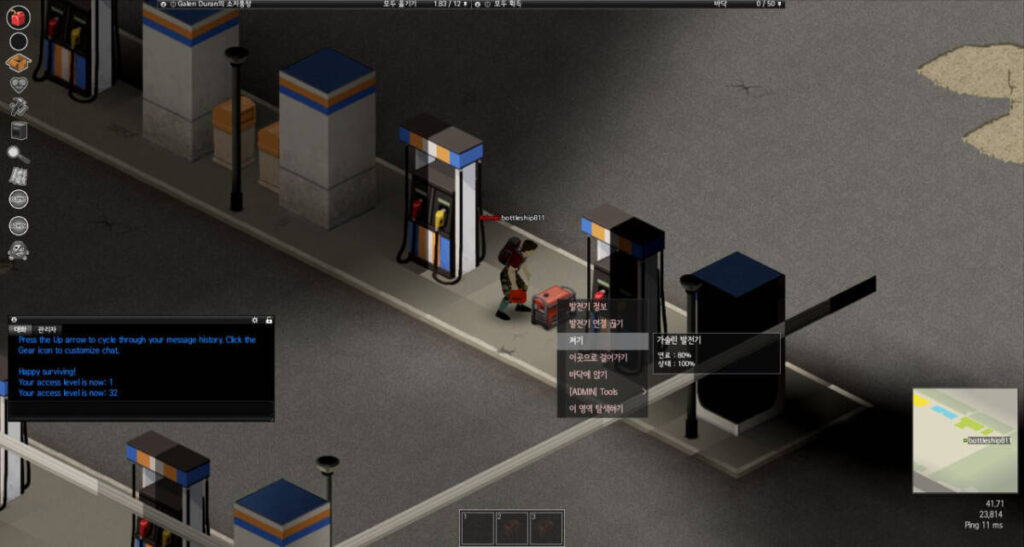
Task: Click the skull and crossbones sidebar icon
Action: (x=18, y=250)
